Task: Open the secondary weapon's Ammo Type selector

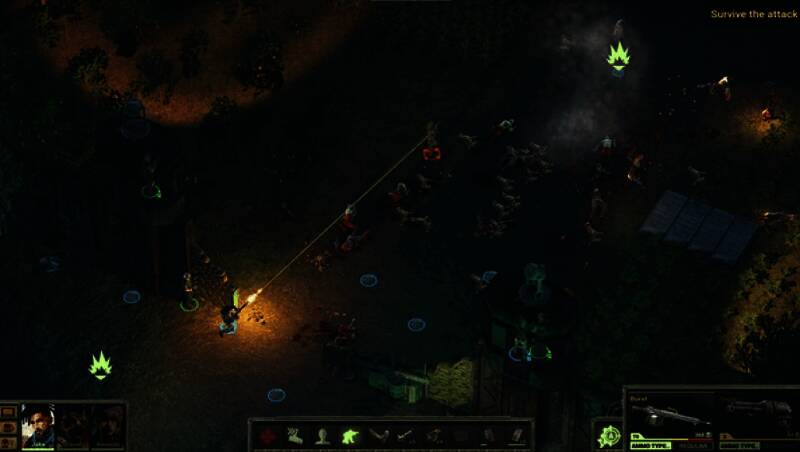Action: click(x=738, y=445)
